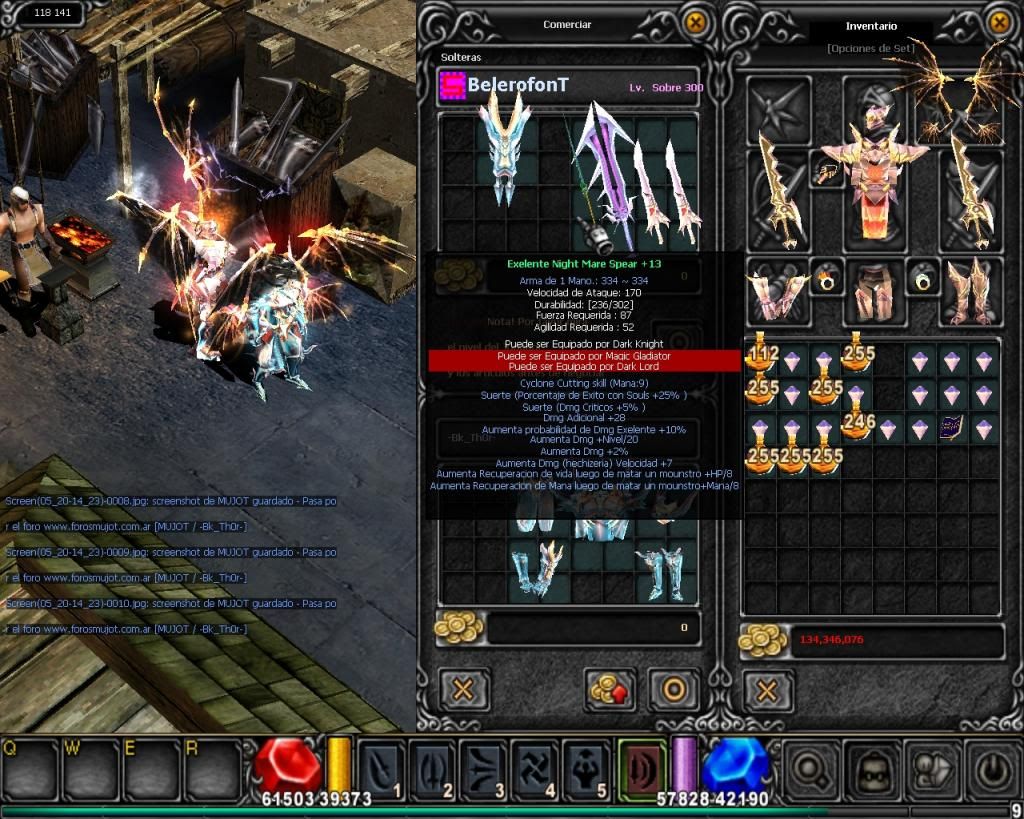
Task: Select the equipped left-hand sword
Action: pos(778,190)
